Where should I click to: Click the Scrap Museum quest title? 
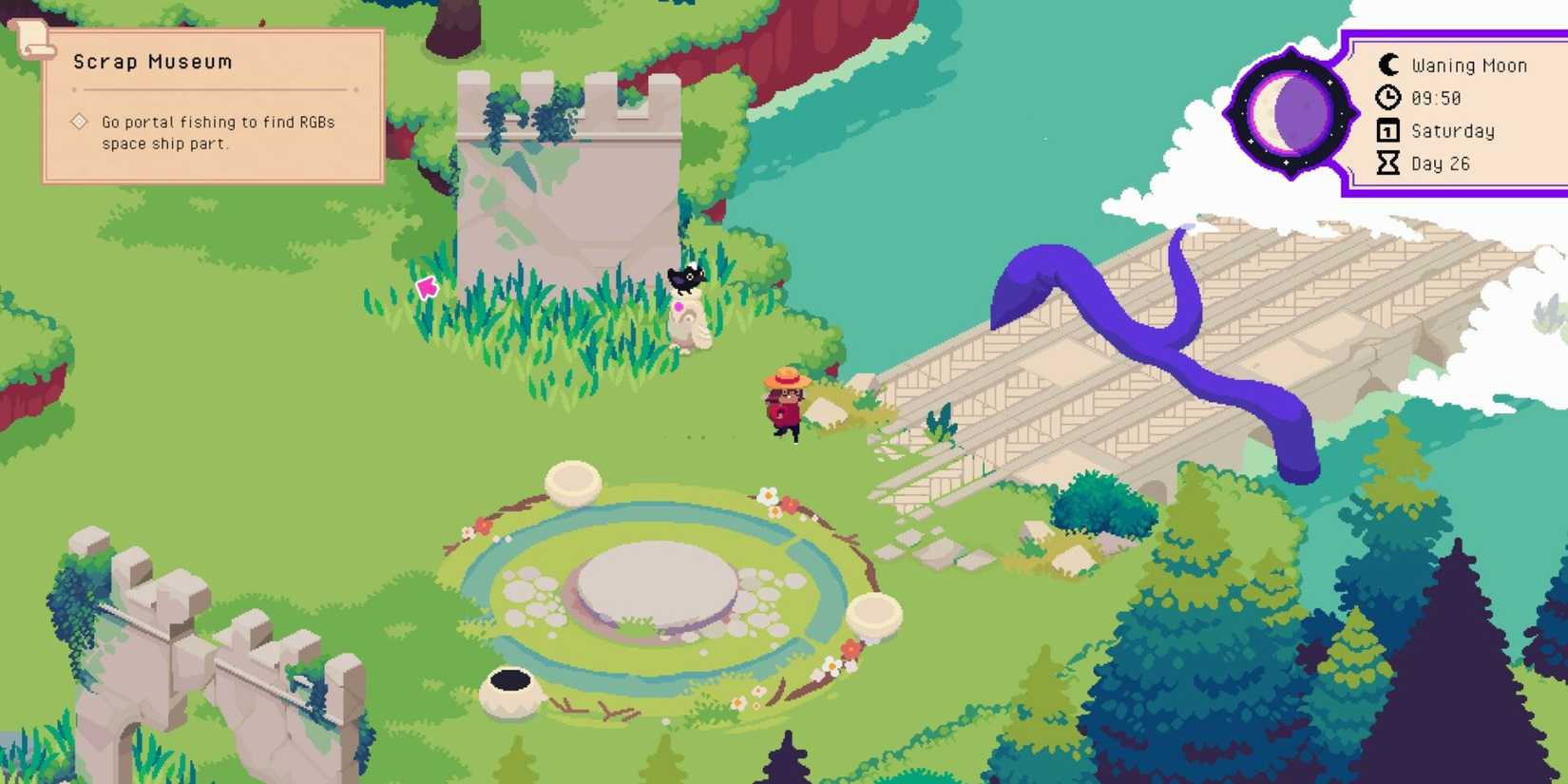tap(151, 61)
